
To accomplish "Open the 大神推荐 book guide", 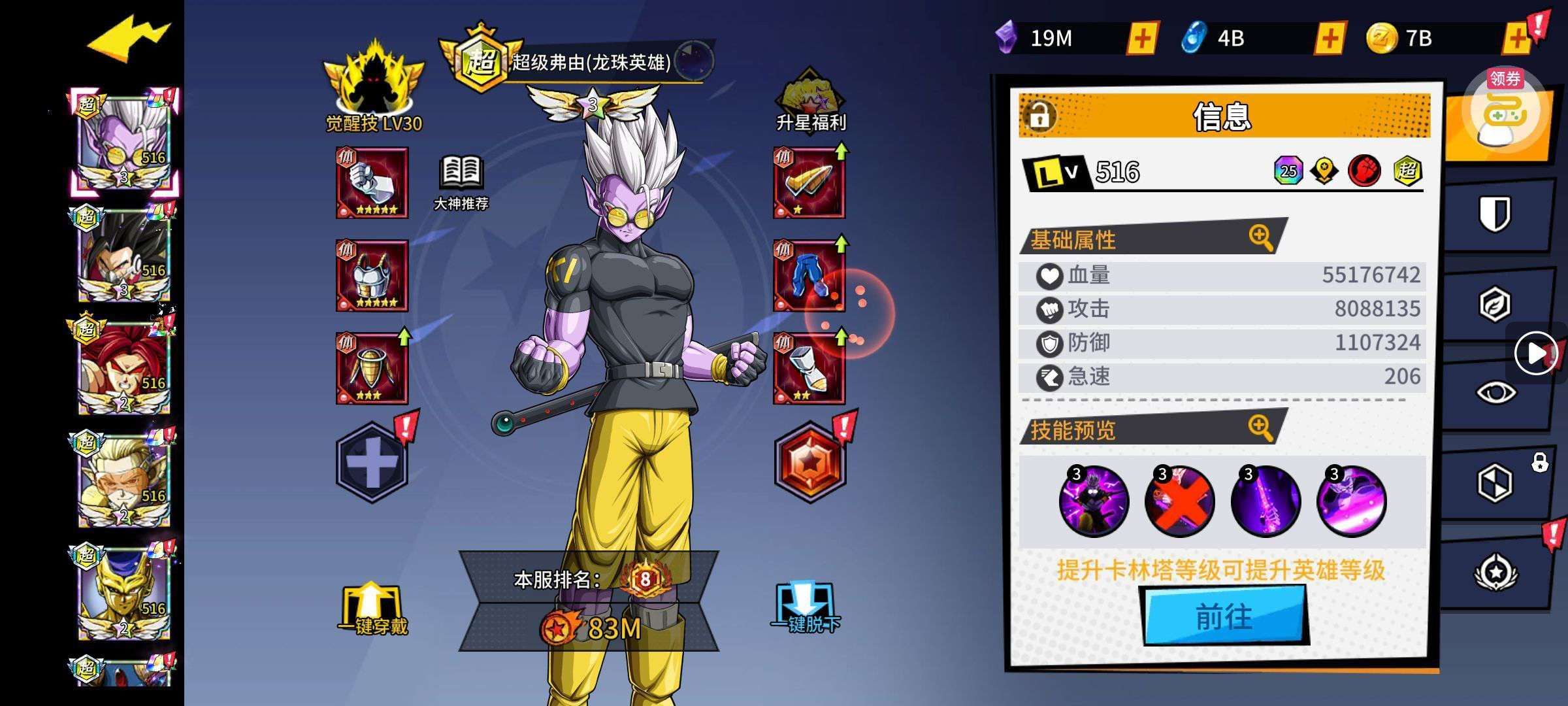I will tap(461, 182).
